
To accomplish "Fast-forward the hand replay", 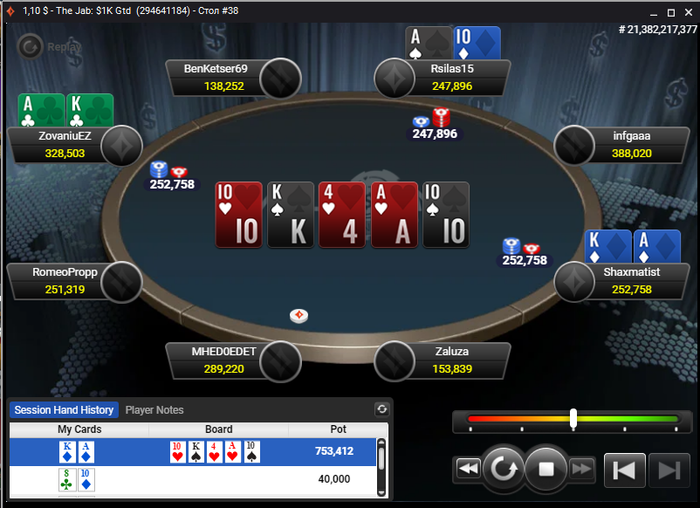I will click(582, 468).
